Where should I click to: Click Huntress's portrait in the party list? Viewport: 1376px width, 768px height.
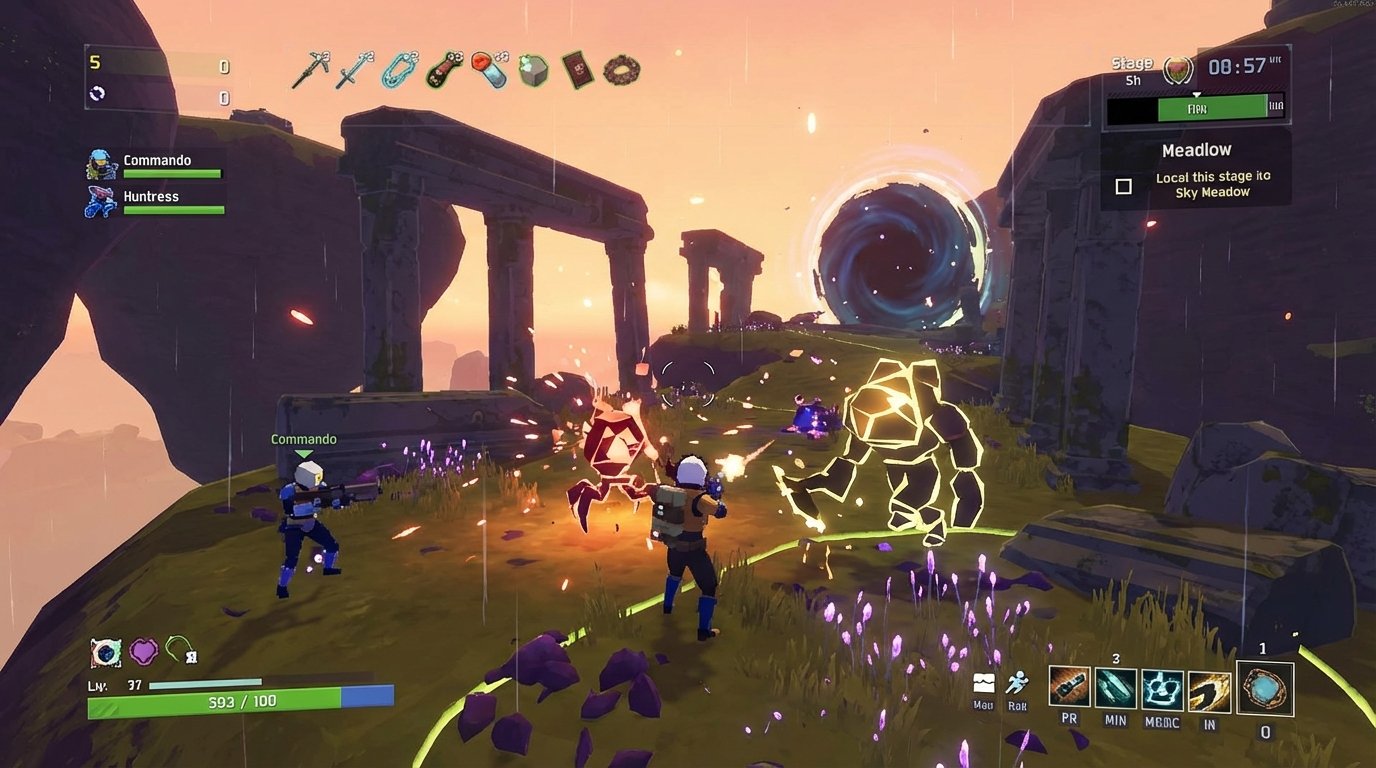[98, 202]
